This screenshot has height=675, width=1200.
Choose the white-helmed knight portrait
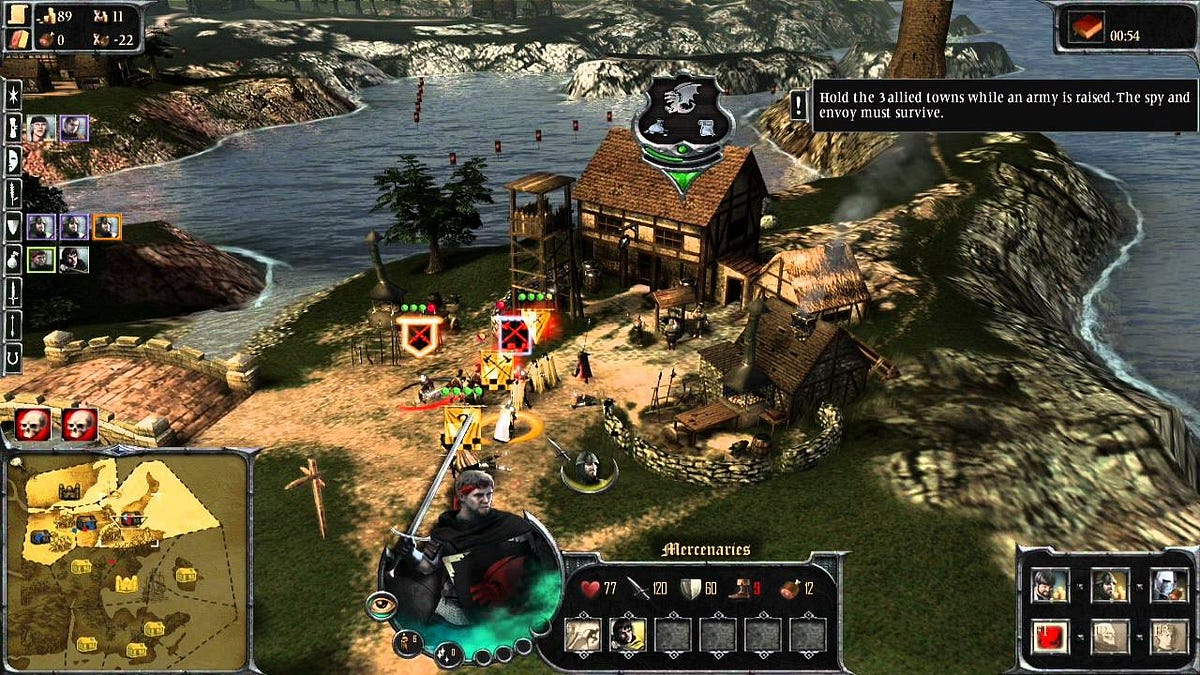(x=1167, y=586)
